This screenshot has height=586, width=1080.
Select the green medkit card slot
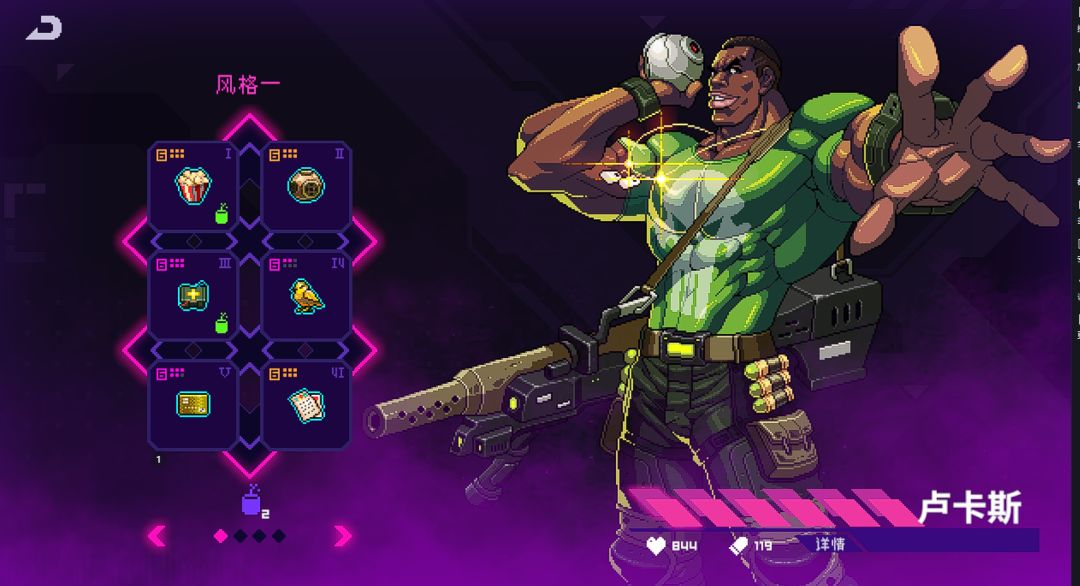click(193, 296)
